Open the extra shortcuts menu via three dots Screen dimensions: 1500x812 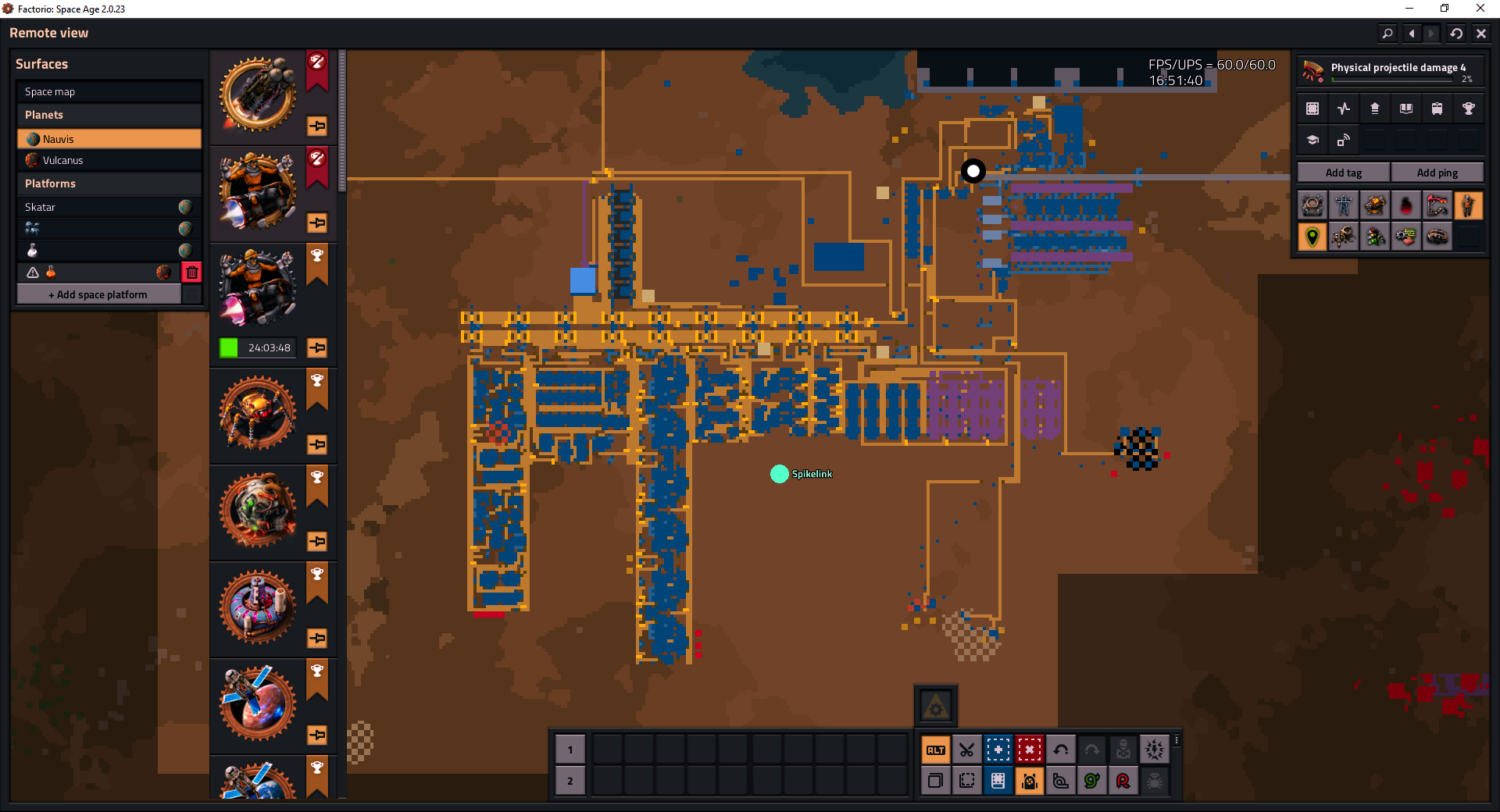1176,740
